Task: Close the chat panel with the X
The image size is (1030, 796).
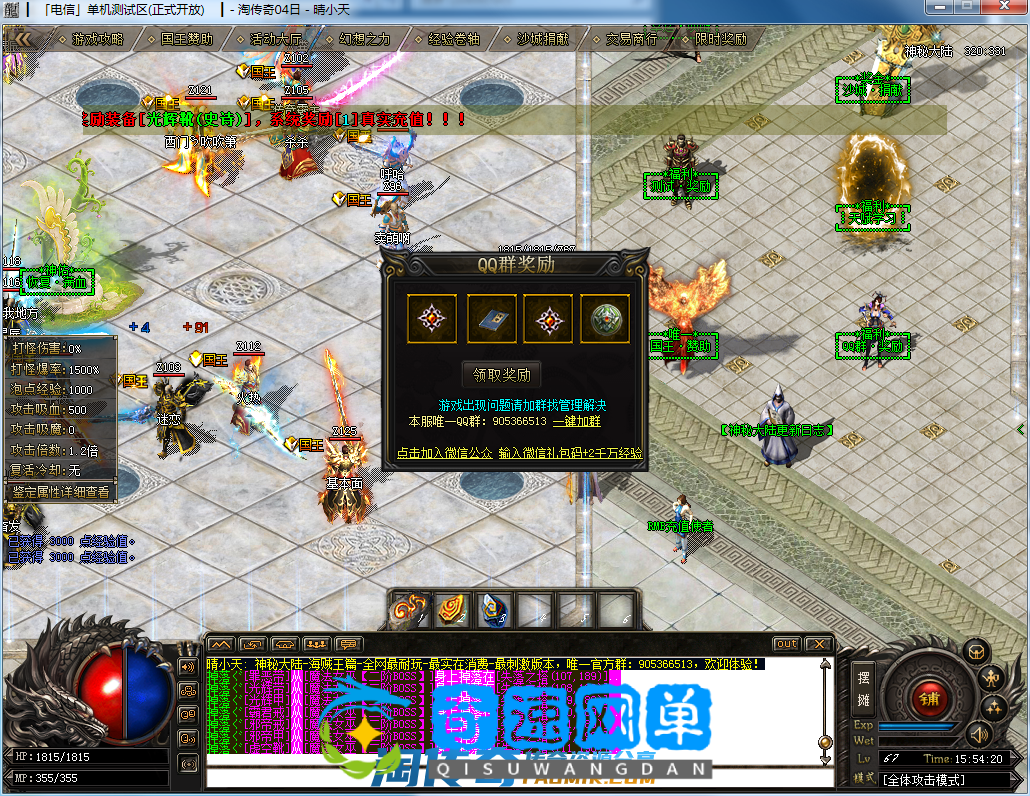Action: (818, 644)
